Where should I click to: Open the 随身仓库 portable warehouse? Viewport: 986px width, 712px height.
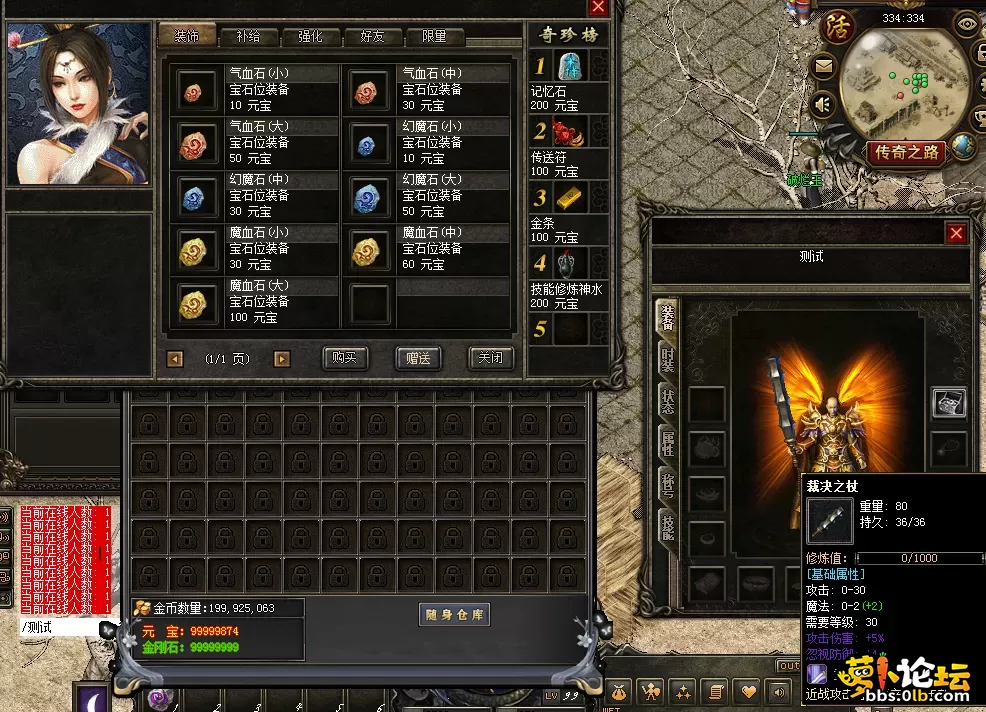click(453, 615)
